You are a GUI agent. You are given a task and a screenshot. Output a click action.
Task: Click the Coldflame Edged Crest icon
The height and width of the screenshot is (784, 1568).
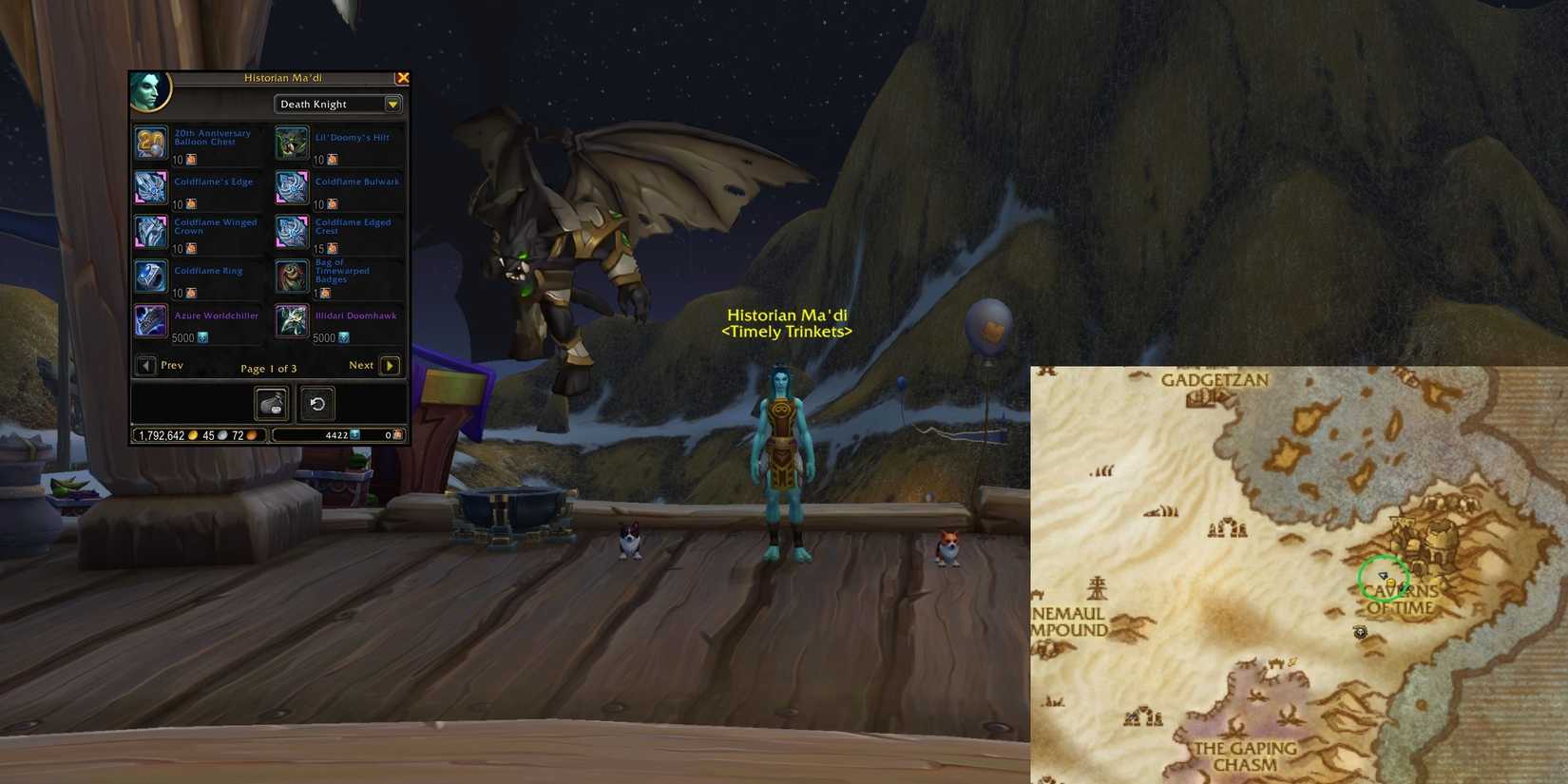coord(291,230)
